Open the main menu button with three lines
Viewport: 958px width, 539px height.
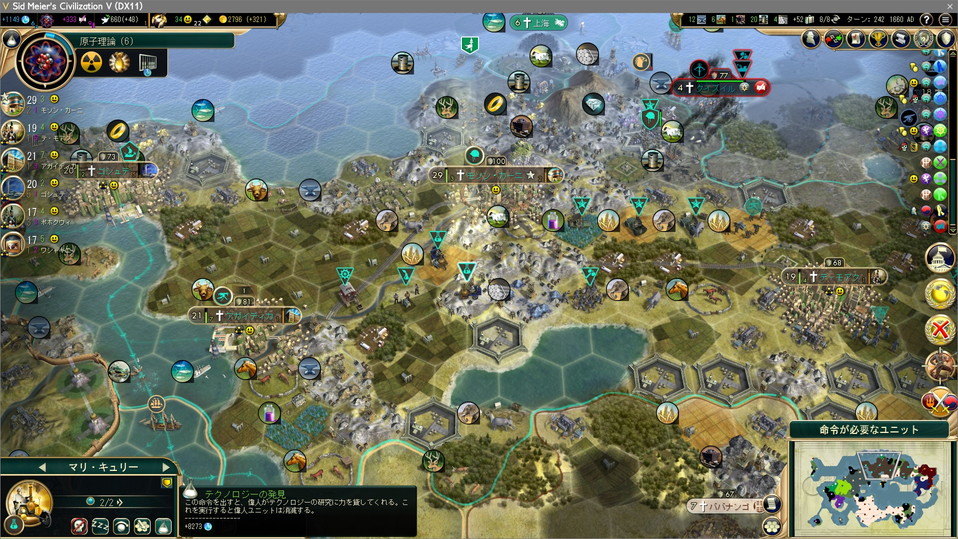(x=946, y=19)
